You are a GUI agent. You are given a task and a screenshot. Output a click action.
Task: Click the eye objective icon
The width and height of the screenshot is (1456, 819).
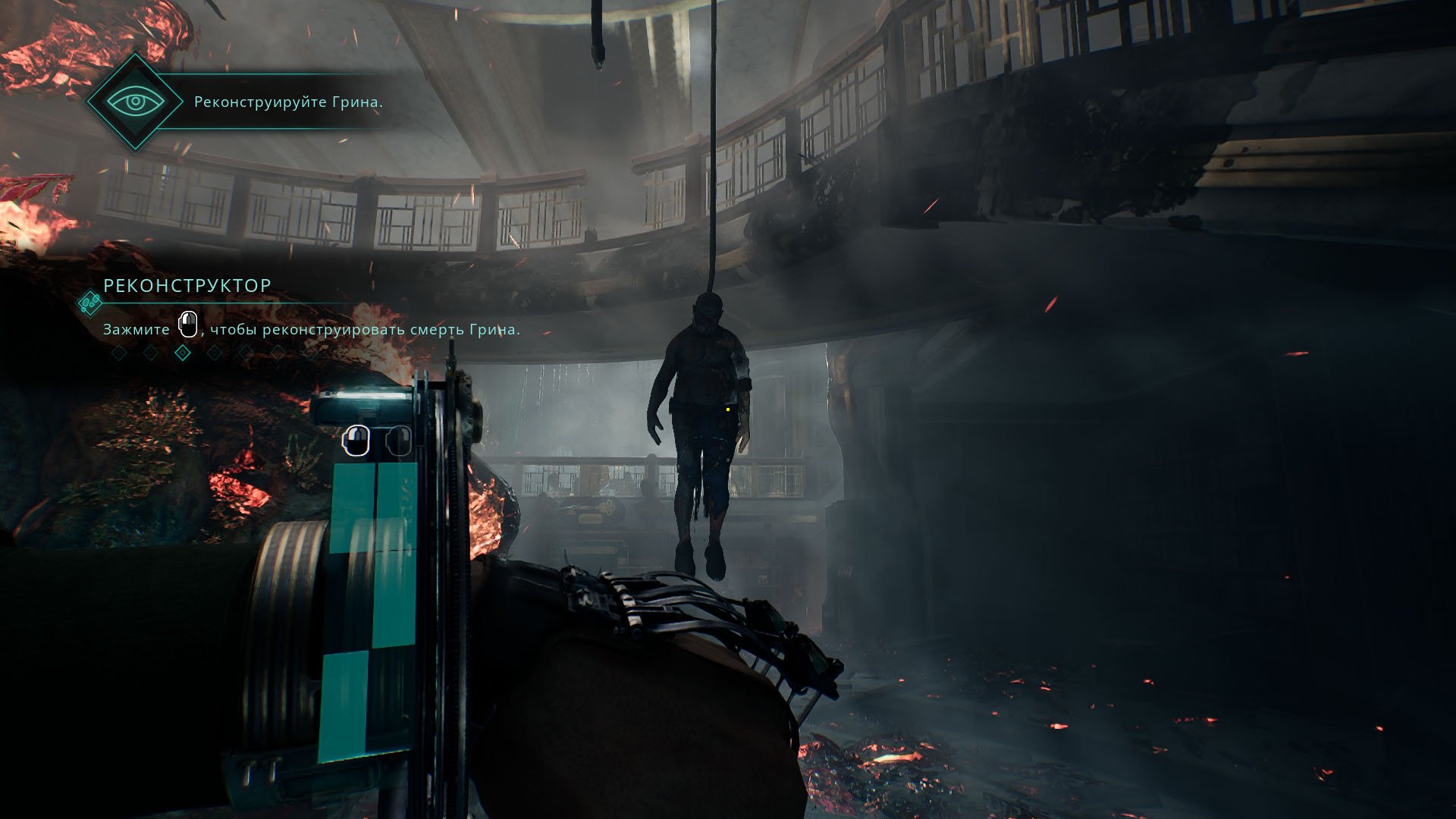coord(135,102)
